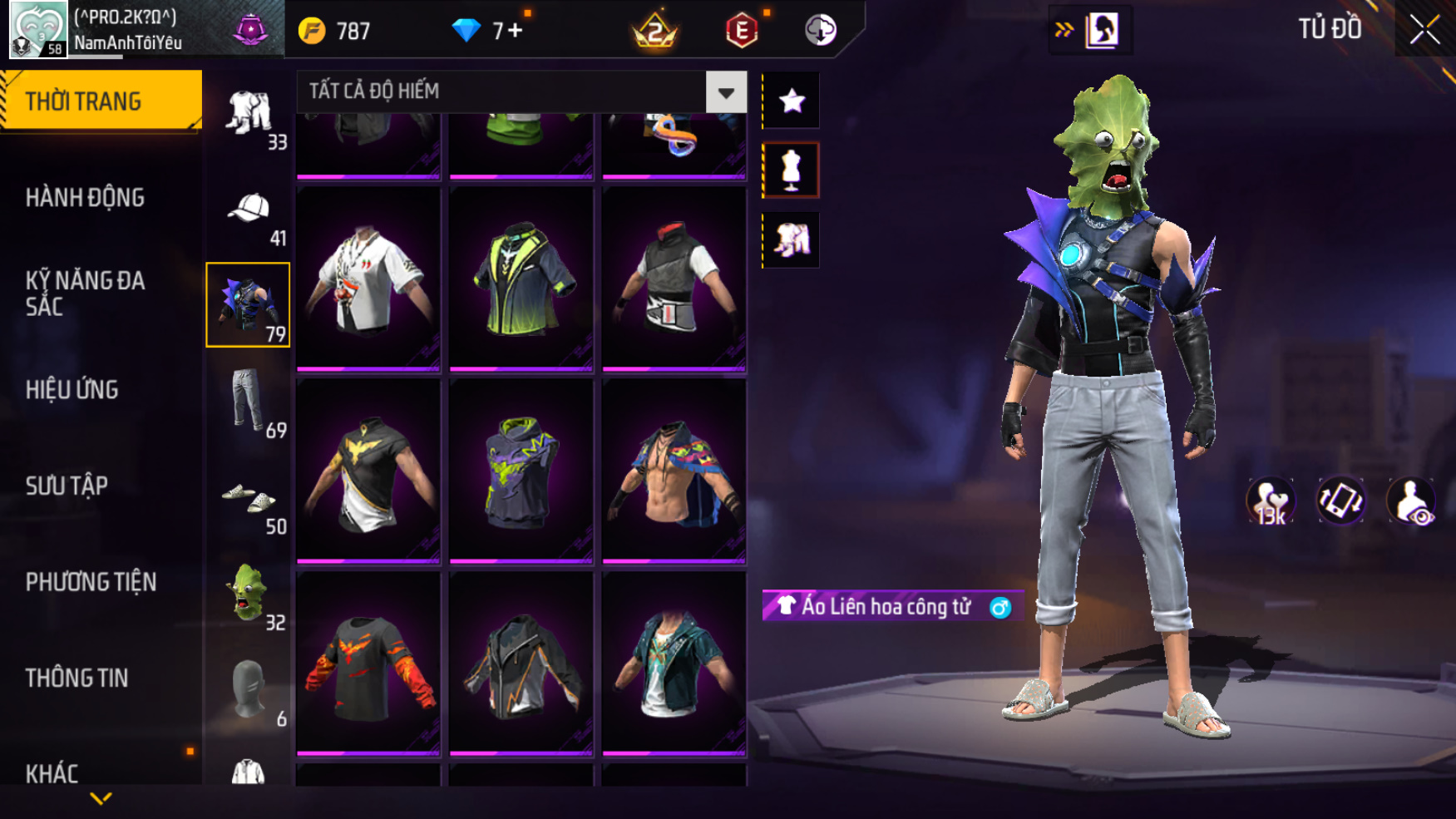Go to the Sưu Tập section
The height and width of the screenshot is (819, 1456).
(x=67, y=486)
